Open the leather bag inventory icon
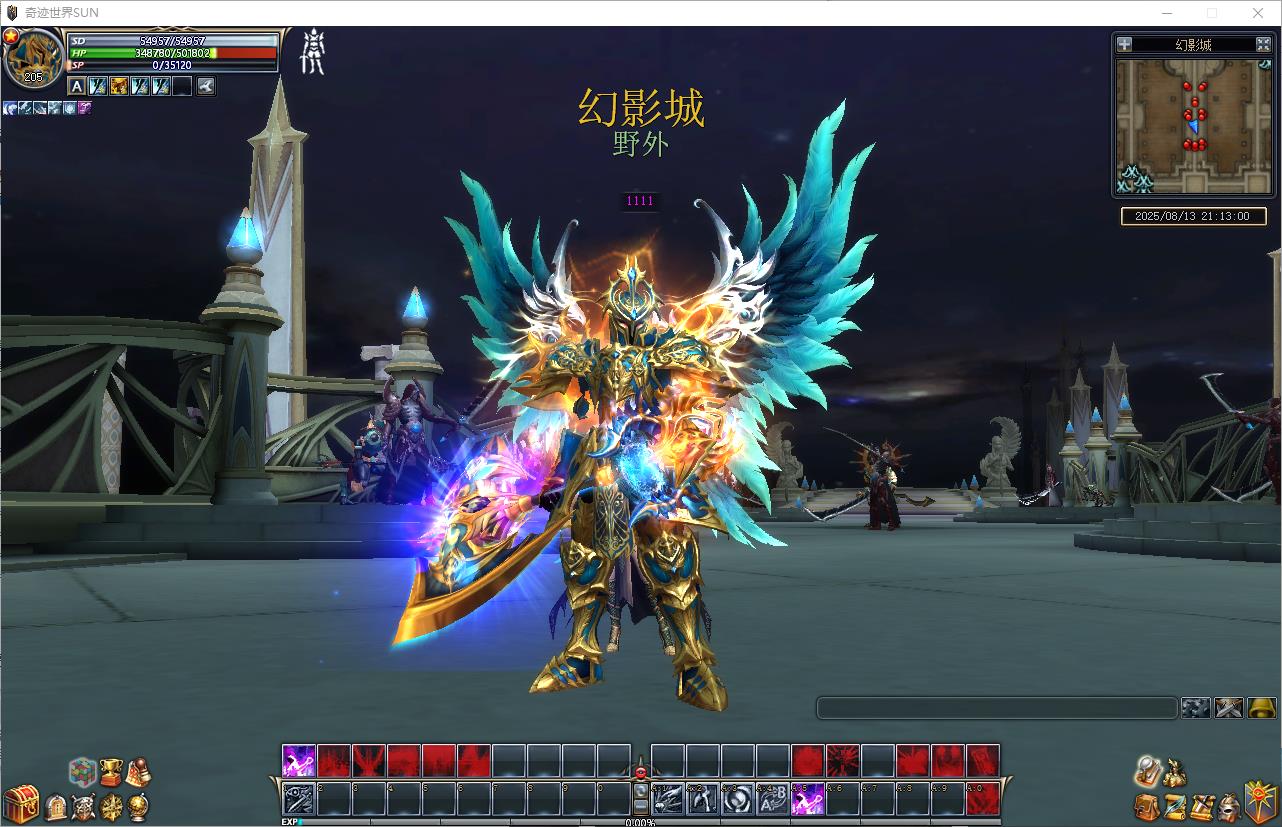 [1147, 807]
